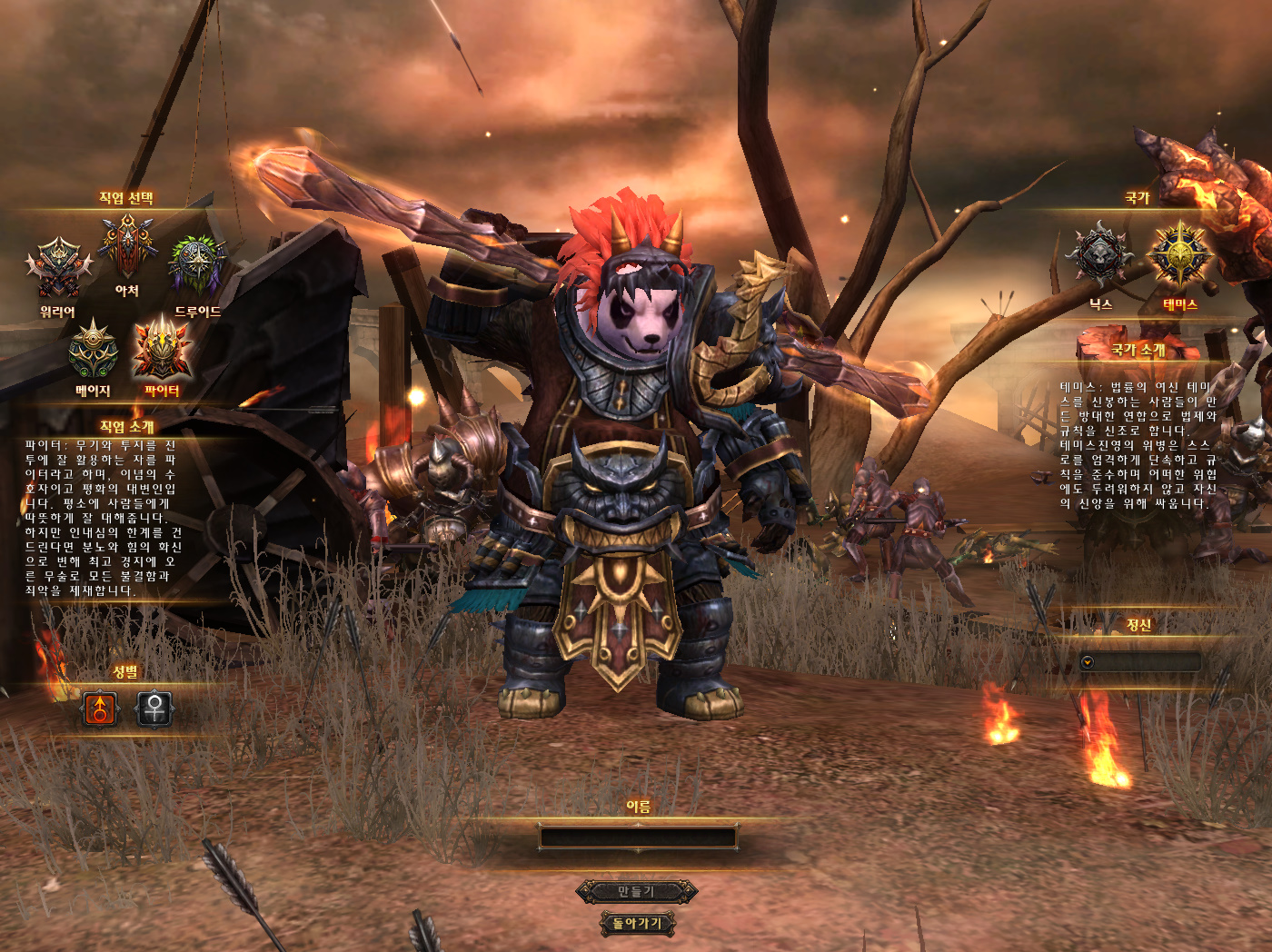This screenshot has height=952, width=1272.
Task: Choose the 닉스 nation emblem
Action: [x=1099, y=257]
